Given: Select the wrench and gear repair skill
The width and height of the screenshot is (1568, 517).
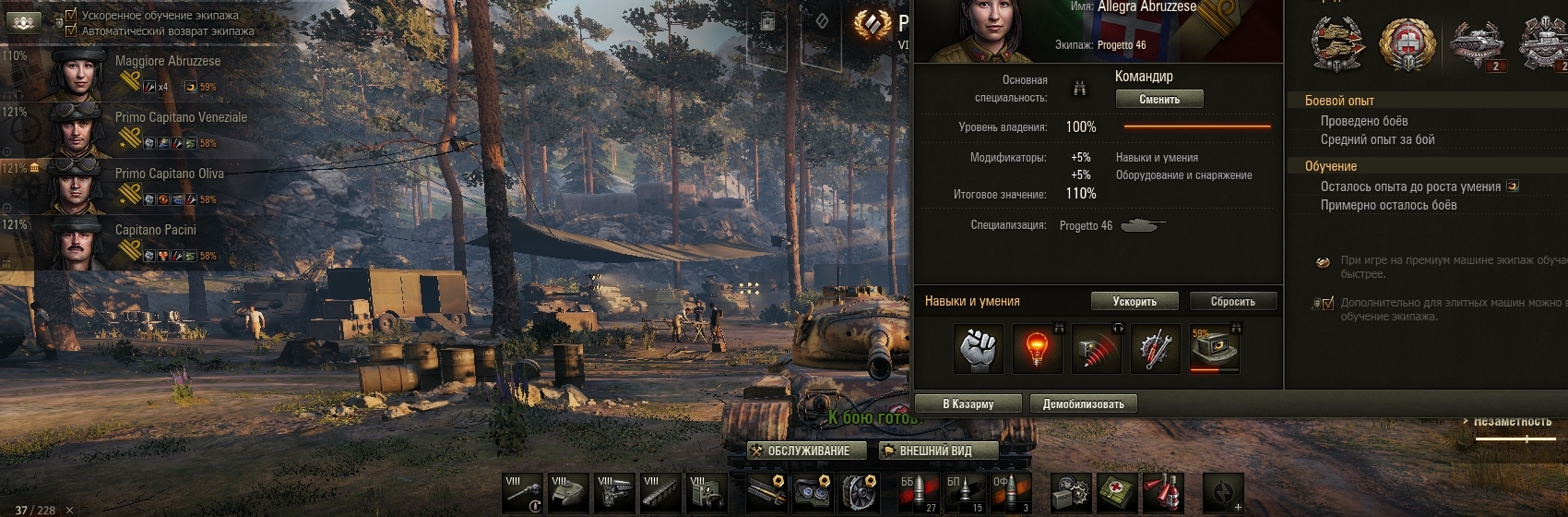Looking at the screenshot, I should point(1155,349).
